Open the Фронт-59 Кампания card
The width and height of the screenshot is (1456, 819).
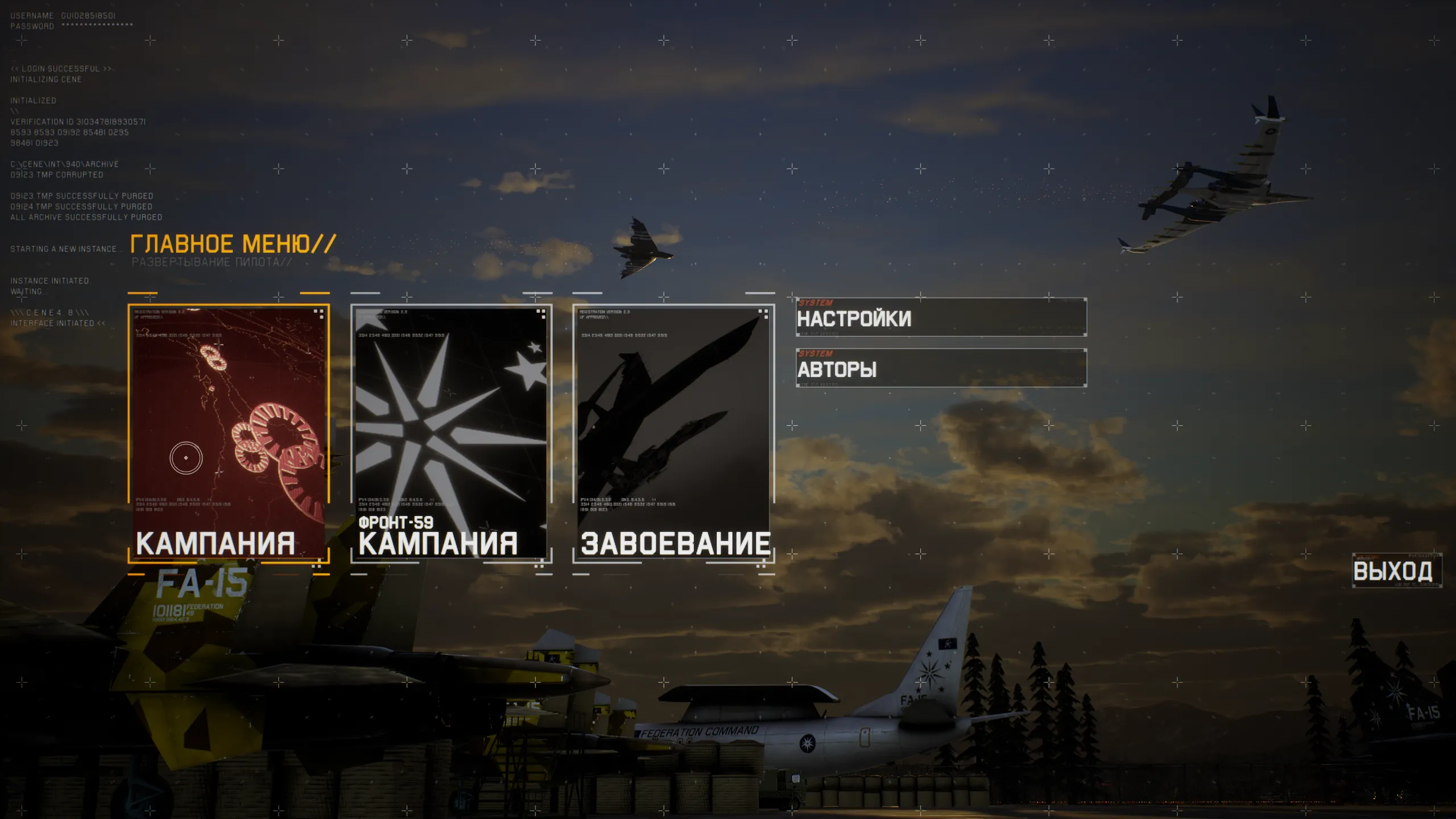451,433
